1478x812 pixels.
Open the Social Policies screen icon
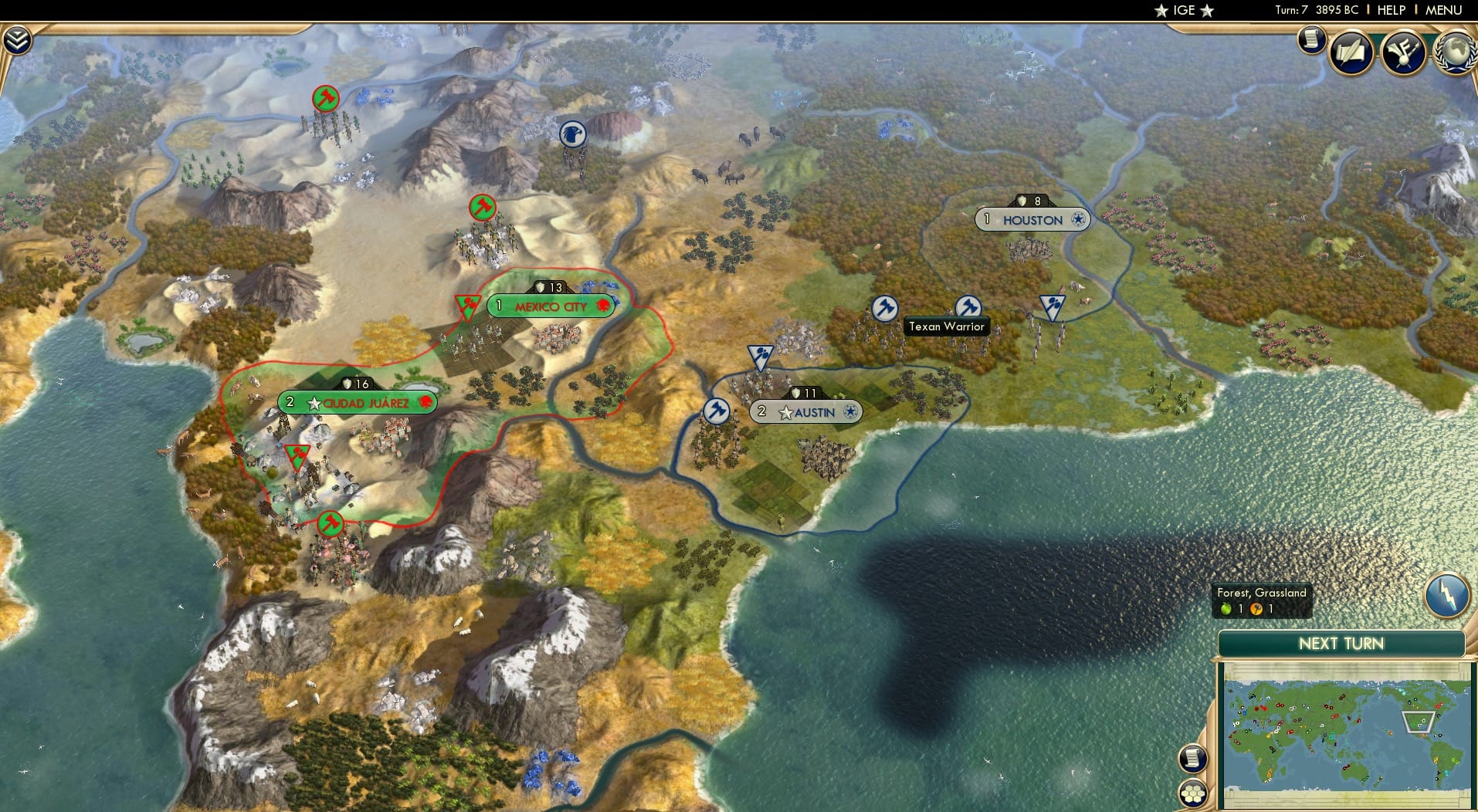tap(1351, 52)
